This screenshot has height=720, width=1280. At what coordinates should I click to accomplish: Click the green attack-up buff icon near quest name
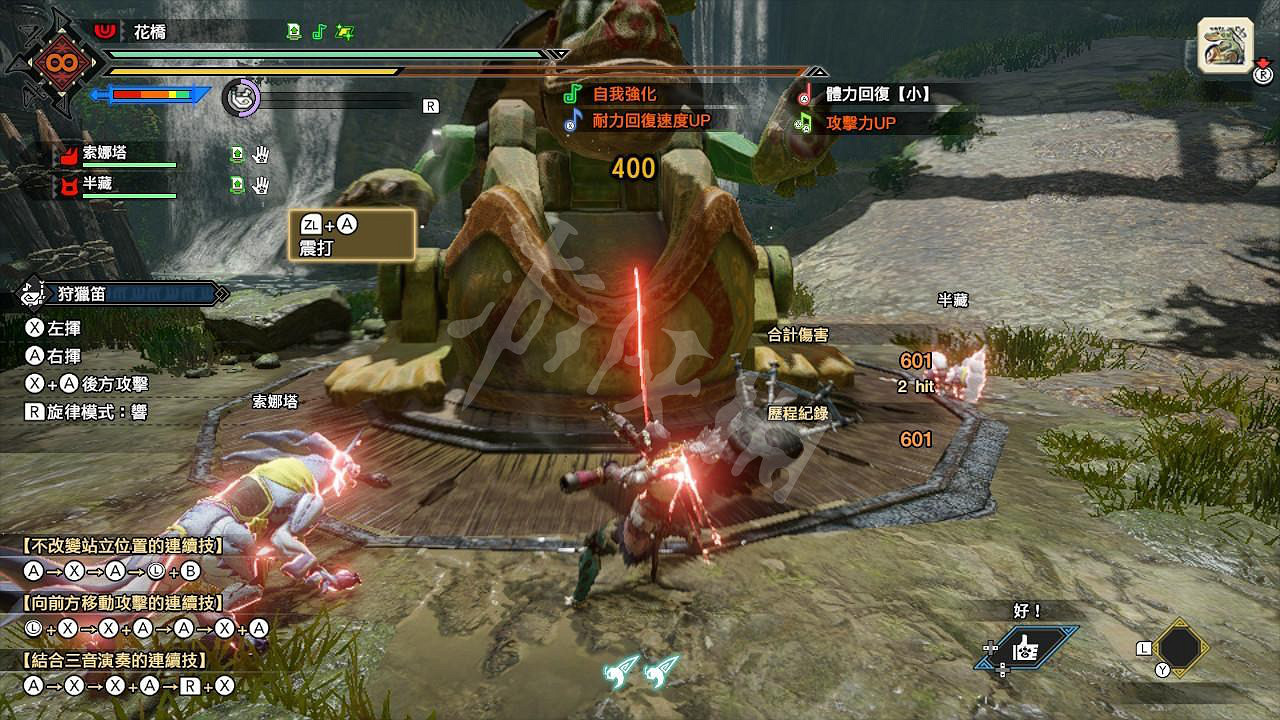click(x=295, y=31)
